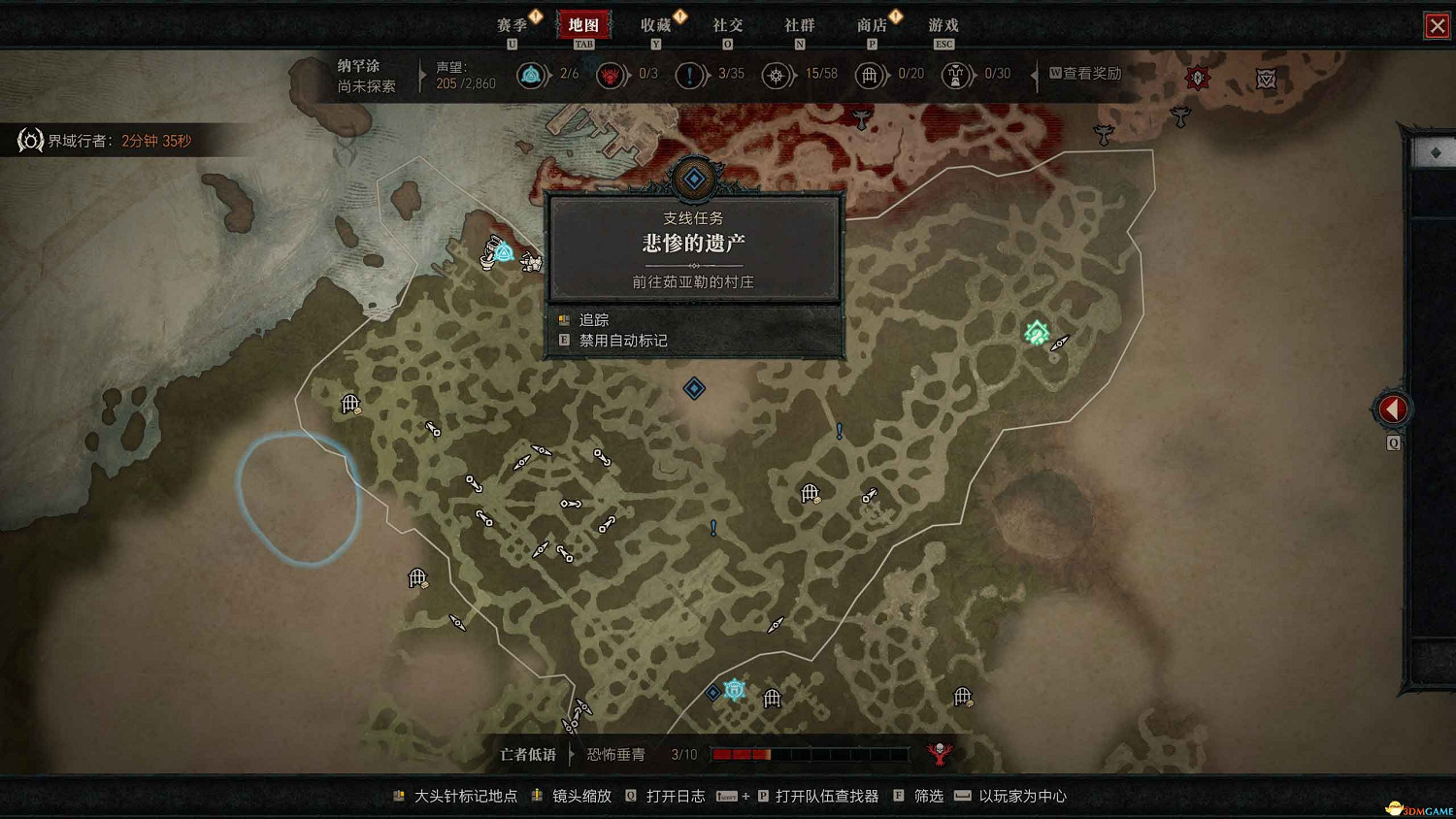The width and height of the screenshot is (1456, 819).
Task: Select the Altars of Lilith icon showing 0/3
Action: (612, 75)
